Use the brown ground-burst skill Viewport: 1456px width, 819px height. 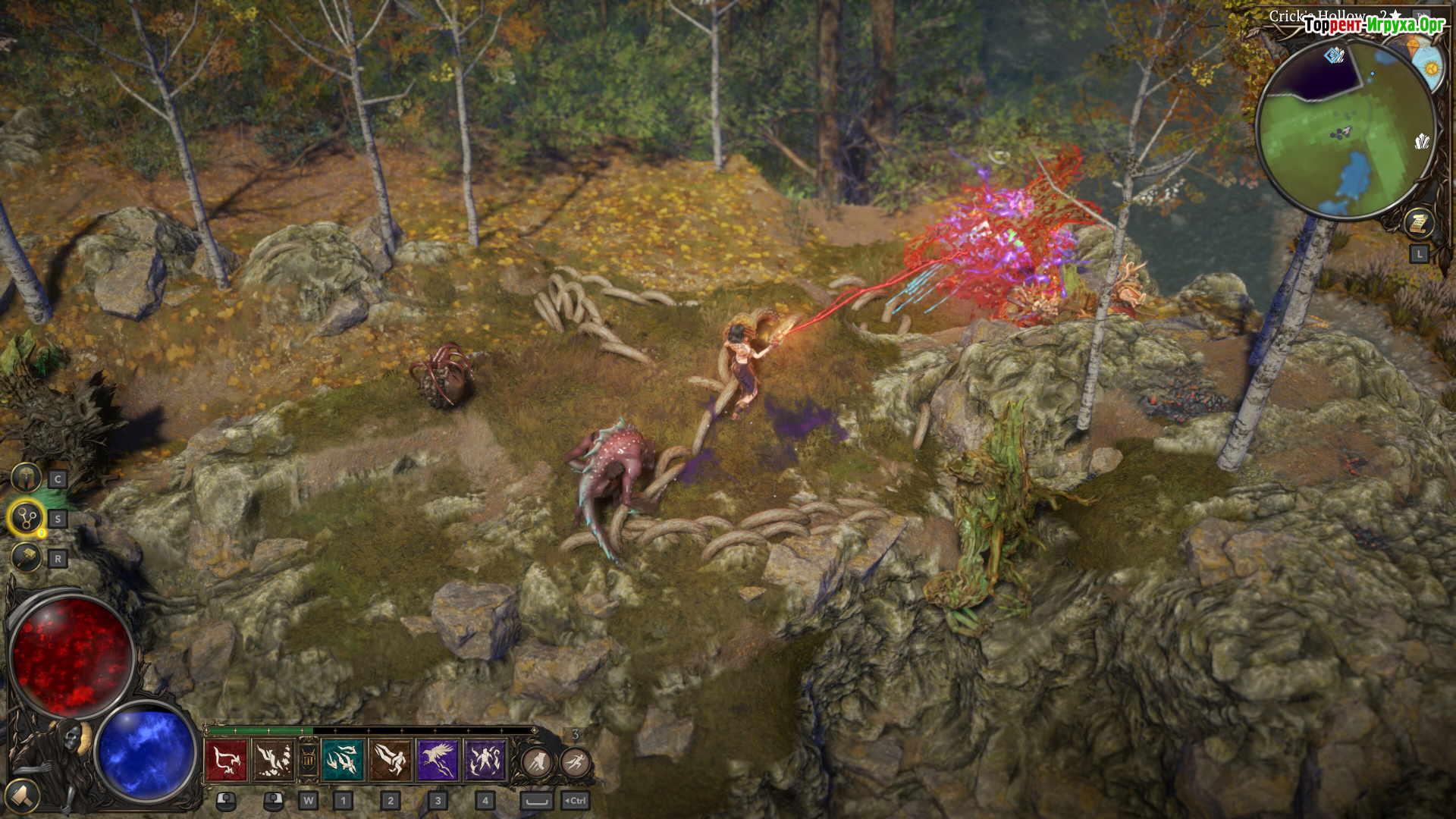pyautogui.click(x=273, y=760)
